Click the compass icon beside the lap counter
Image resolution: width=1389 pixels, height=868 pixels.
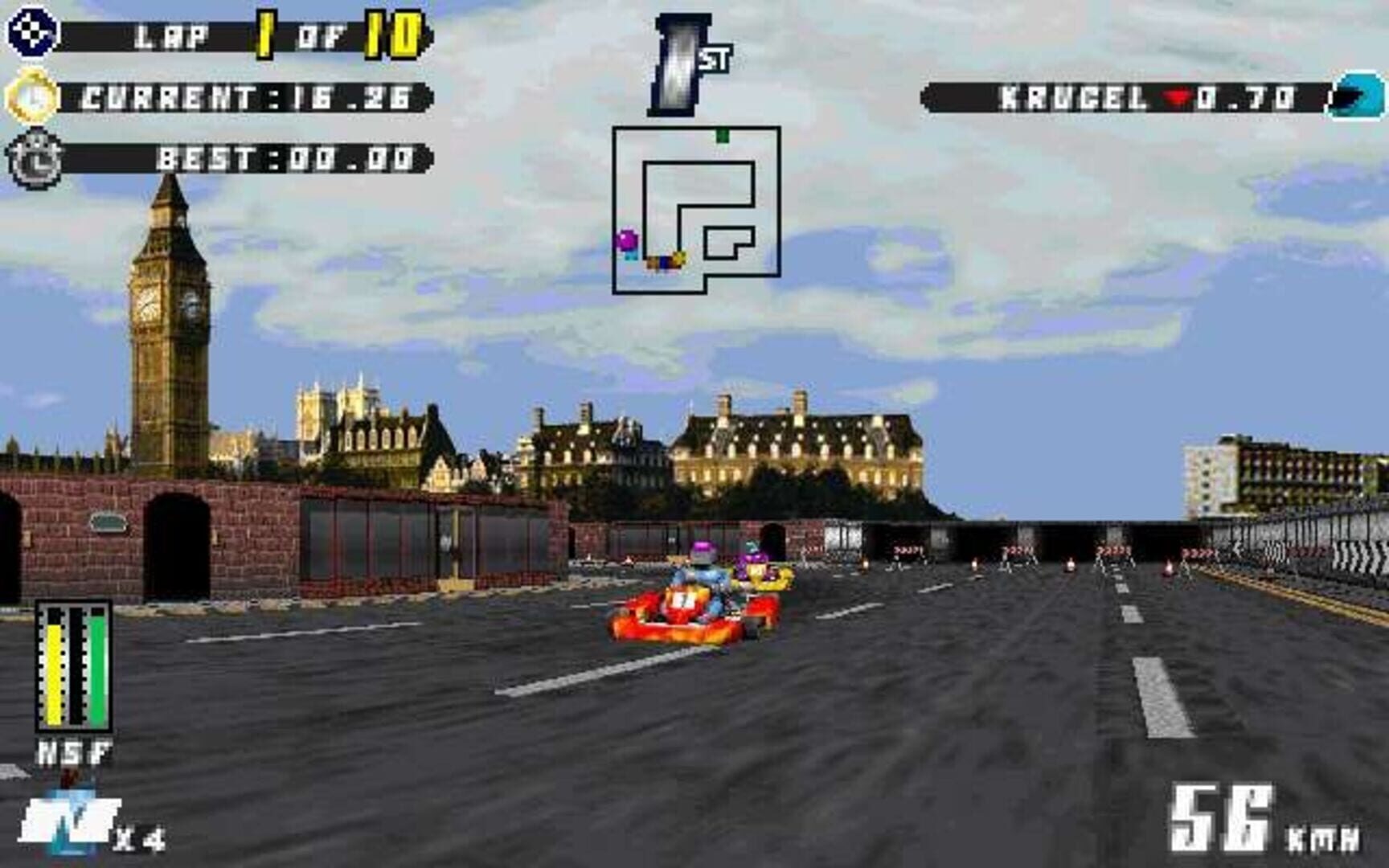[x=31, y=32]
